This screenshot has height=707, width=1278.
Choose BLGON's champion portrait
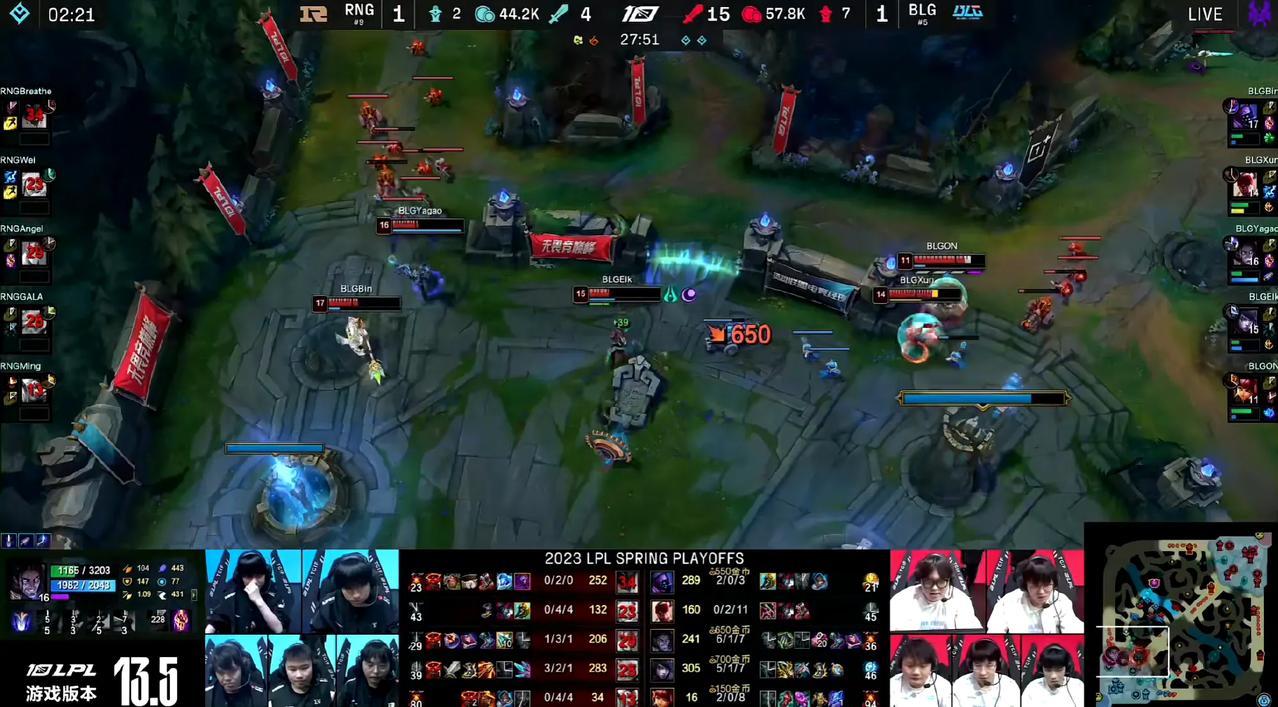tap(1247, 391)
